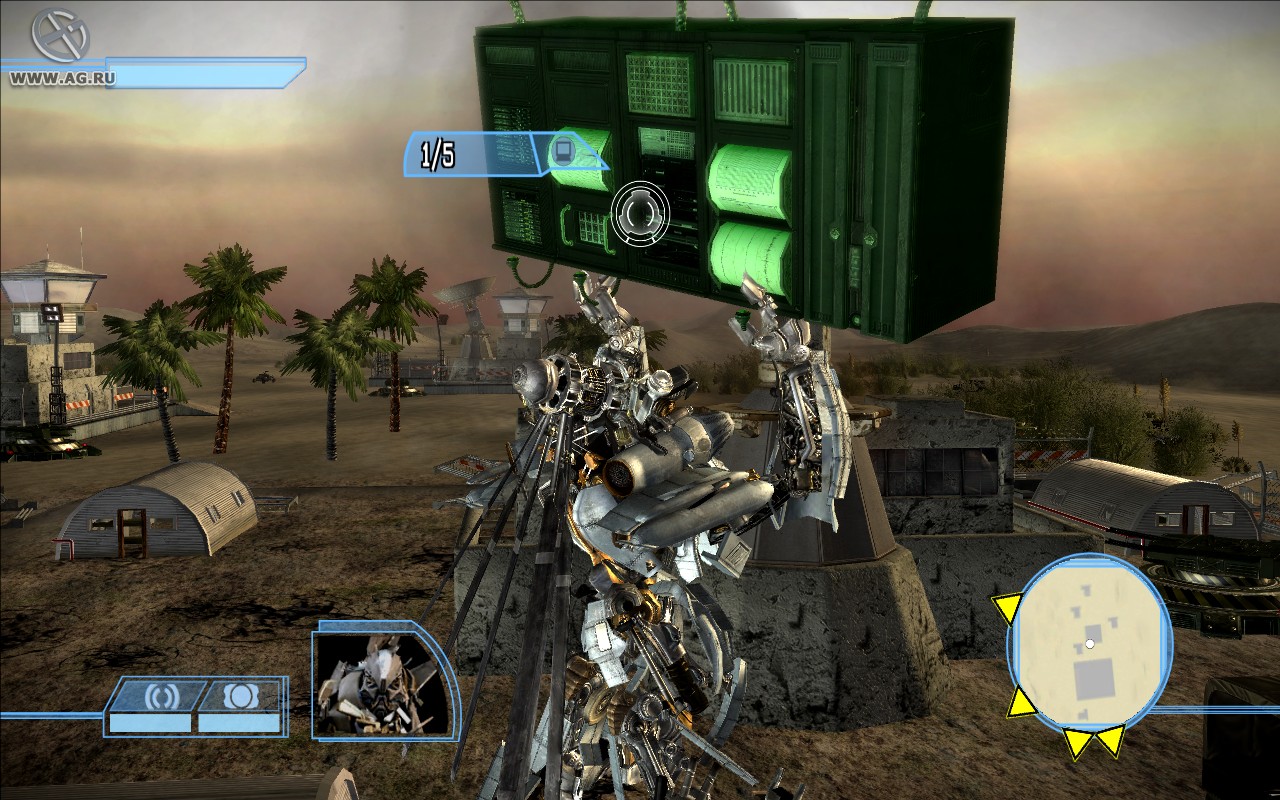Expand the upper-left yellow minimap arrow
Image resolution: width=1280 pixels, height=800 pixels.
pyautogui.click(x=1008, y=607)
